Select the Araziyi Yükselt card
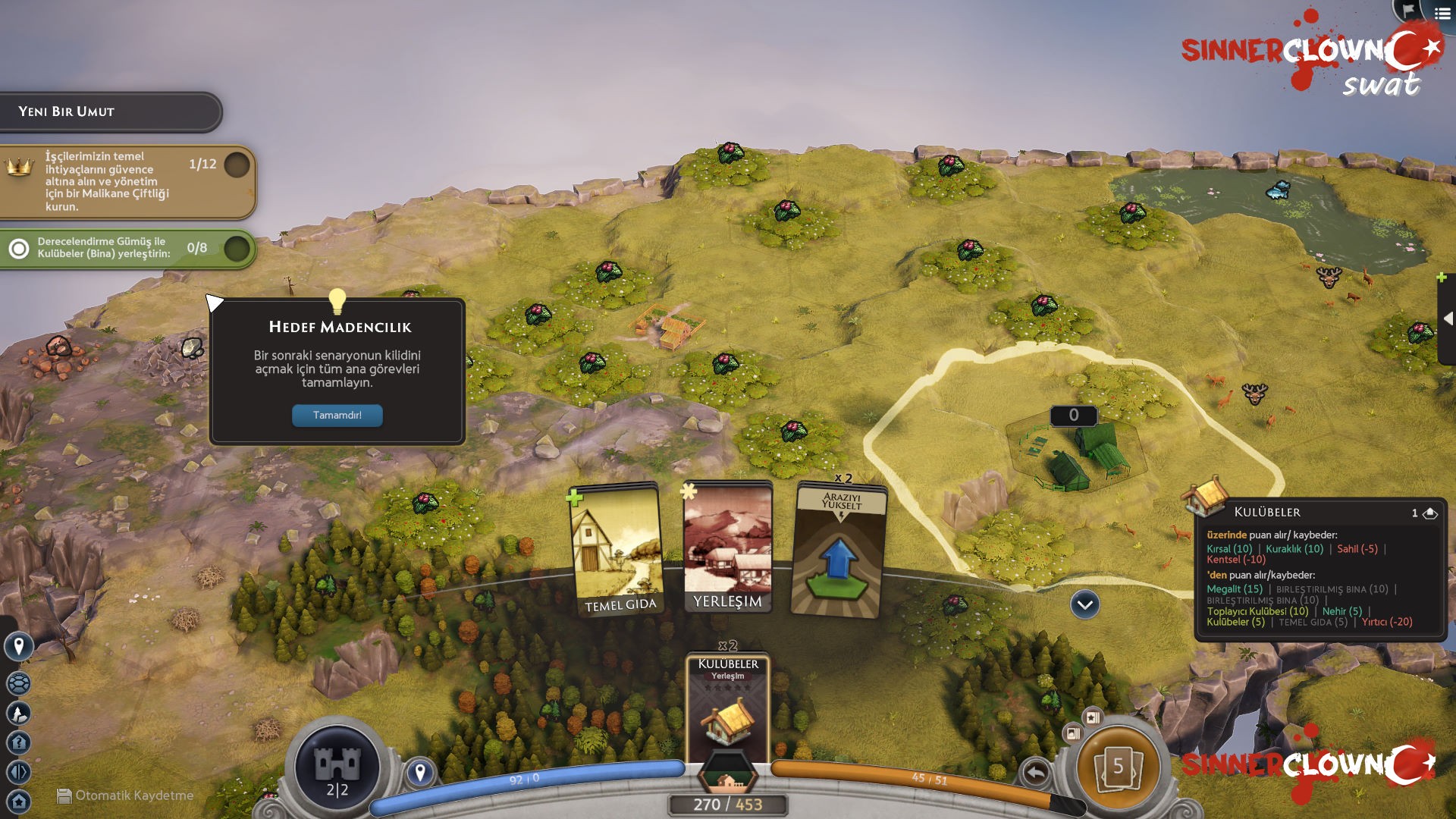This screenshot has width=1456, height=819. point(839,551)
